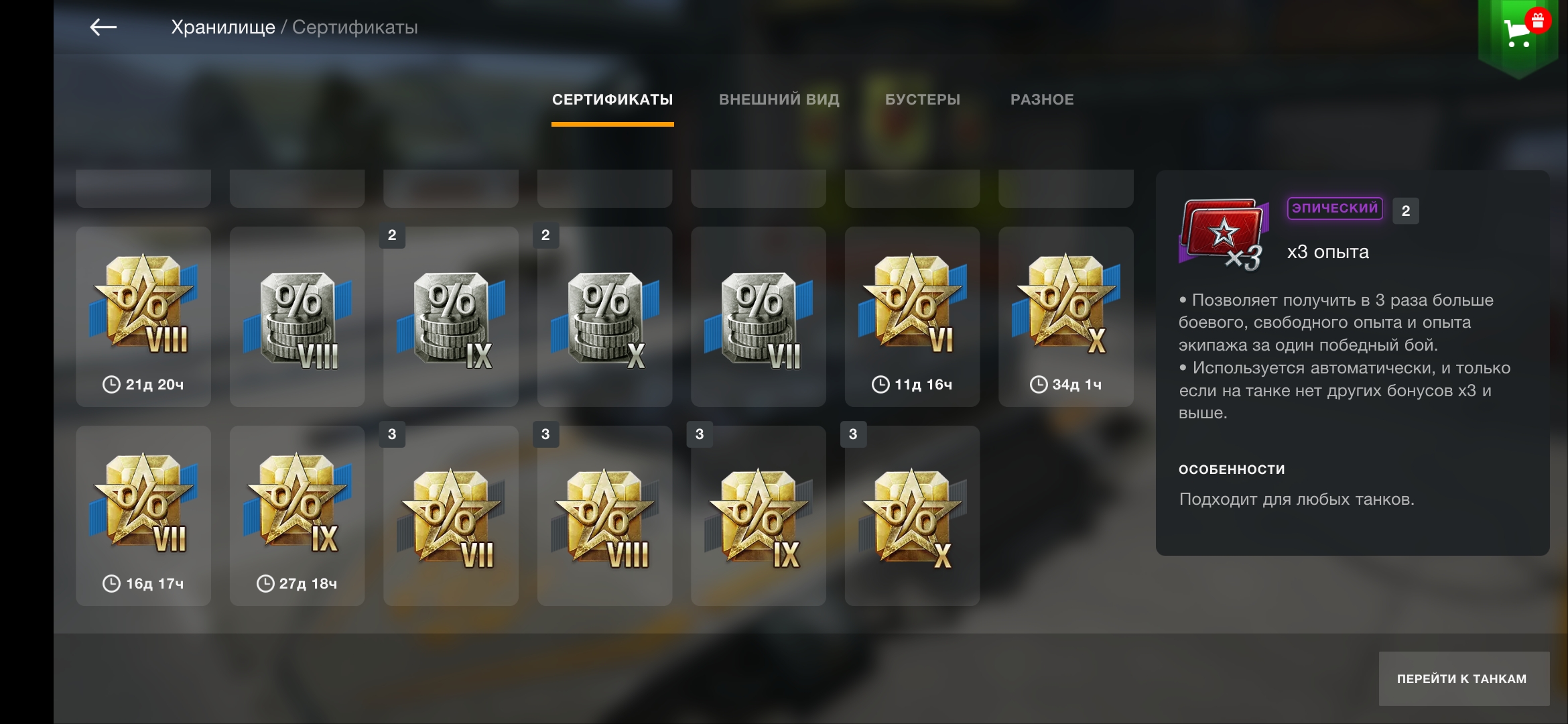1568x724 pixels.
Task: Choose the gold star tier VII certificate stacked 3
Action: (x=451, y=516)
